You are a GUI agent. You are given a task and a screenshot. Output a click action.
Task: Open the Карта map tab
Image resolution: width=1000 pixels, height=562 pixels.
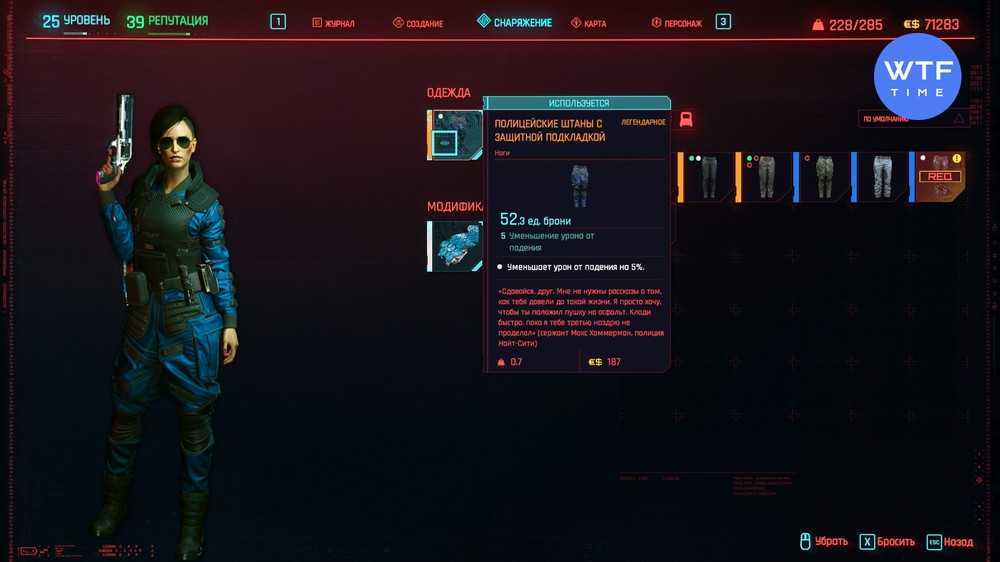[589, 23]
